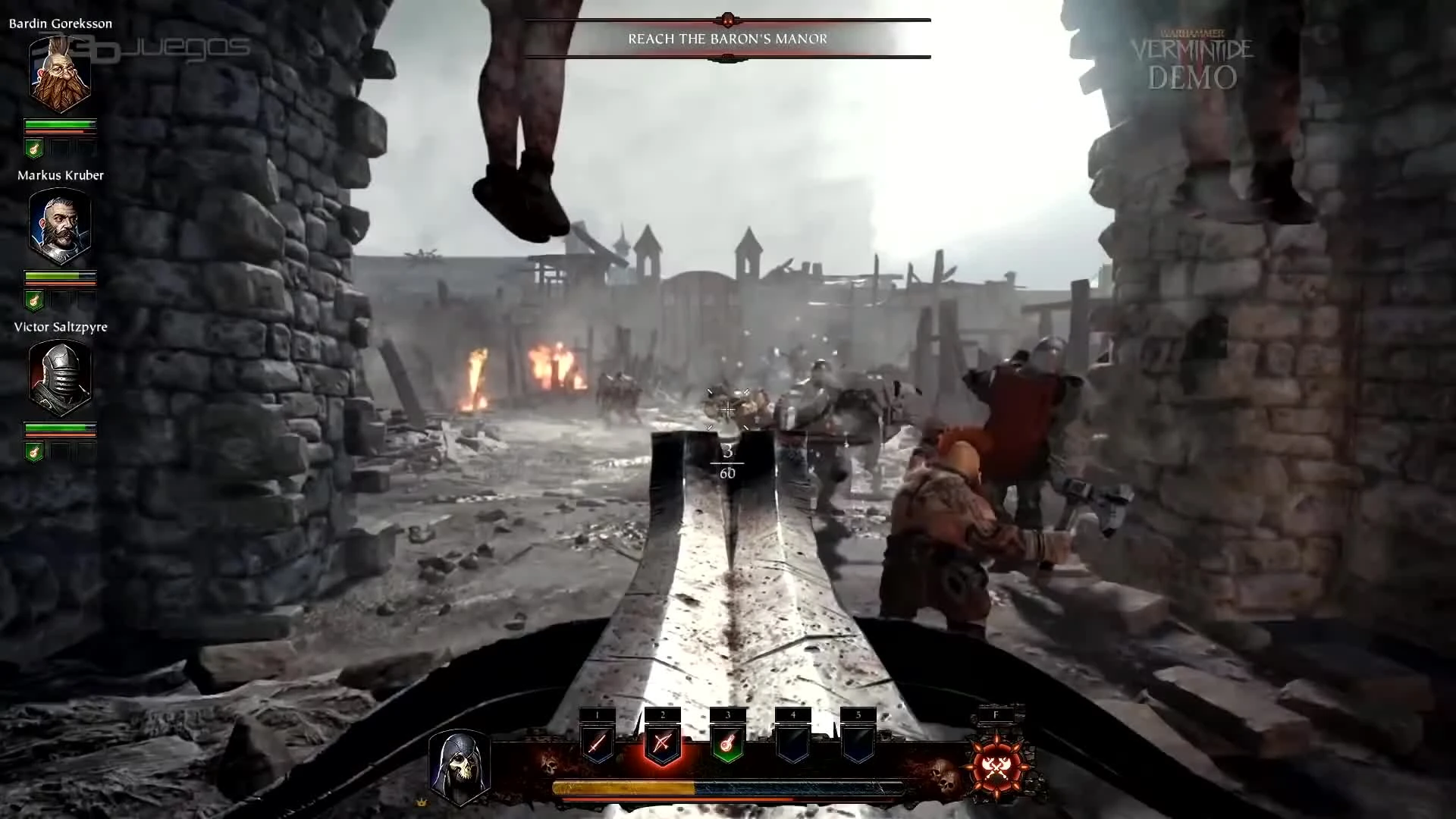Click the healing item icon under Victor Saltzpyre
The image size is (1456, 819).
click(x=33, y=452)
